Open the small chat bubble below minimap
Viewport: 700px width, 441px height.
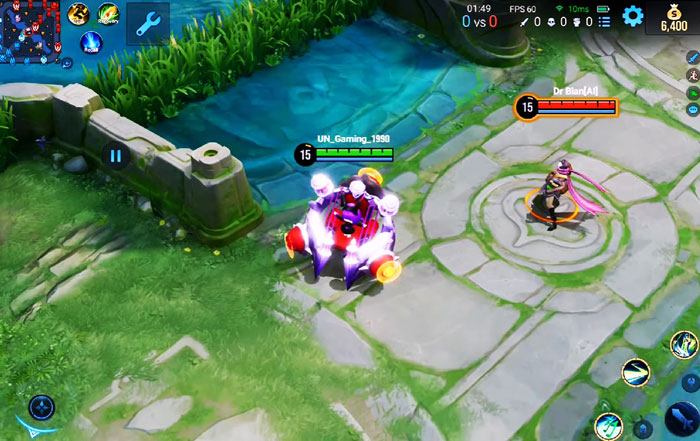[66, 62]
